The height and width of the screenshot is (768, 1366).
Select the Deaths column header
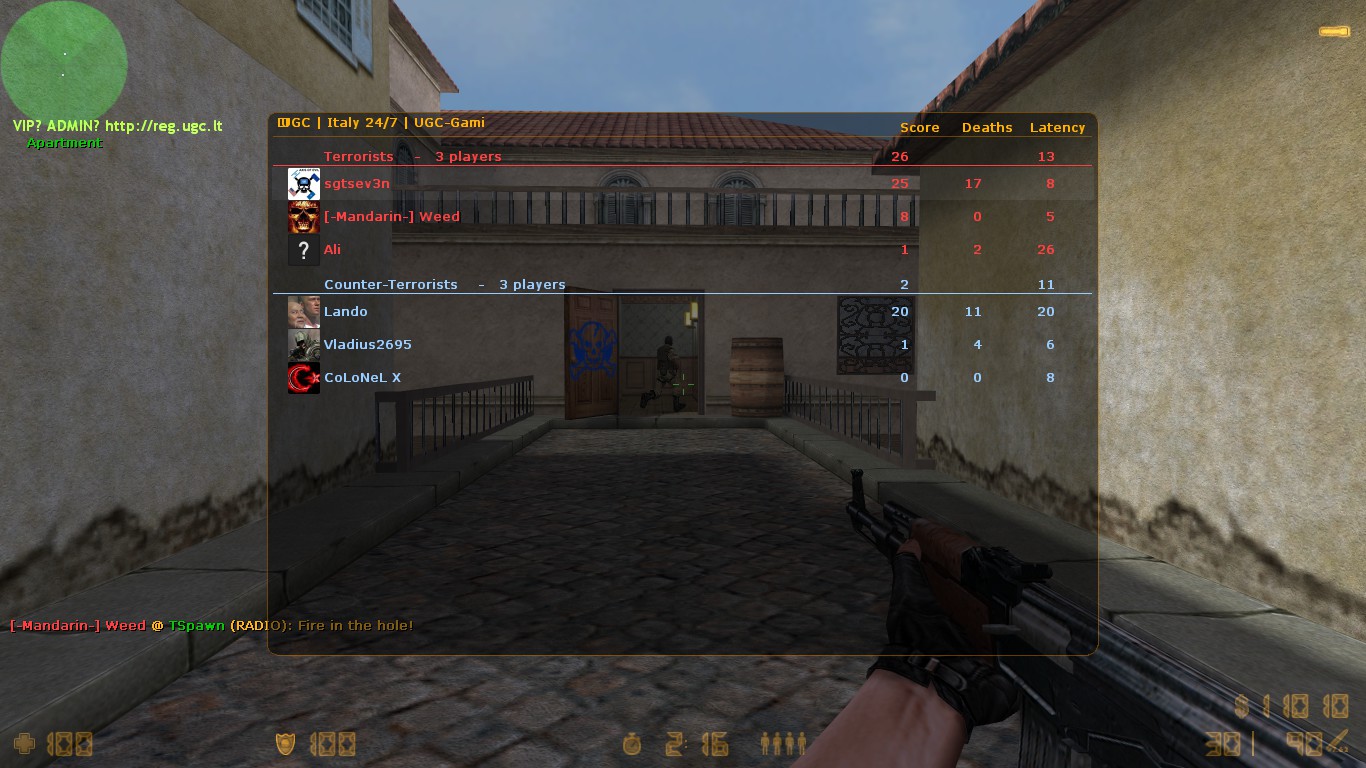tap(987, 127)
